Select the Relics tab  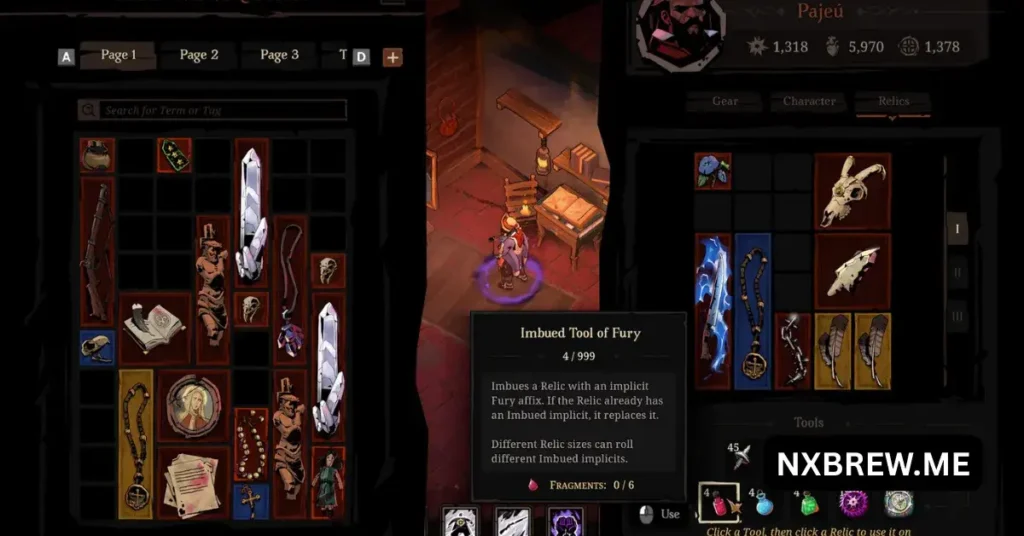pyautogui.click(x=893, y=101)
